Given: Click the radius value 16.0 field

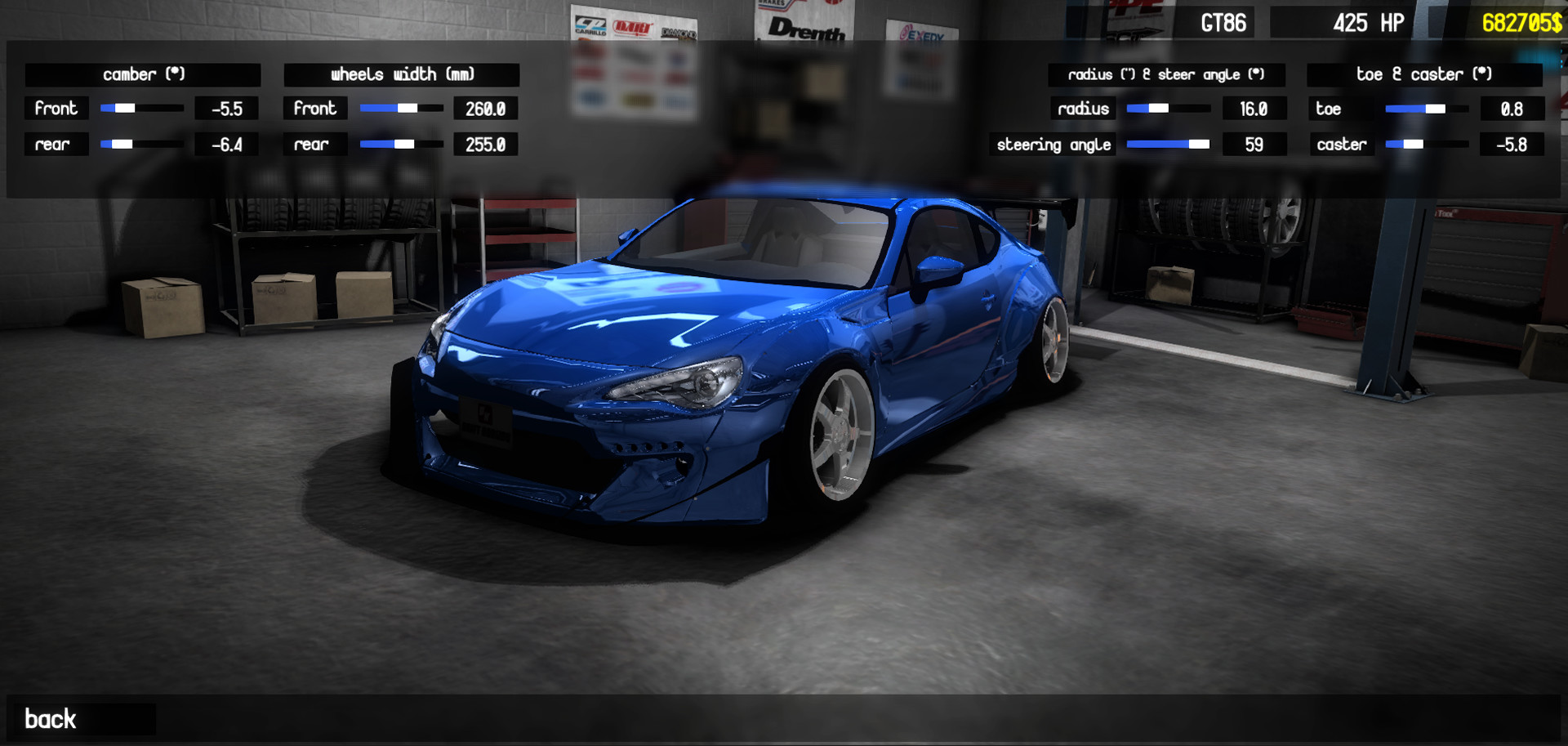Looking at the screenshot, I should [1254, 108].
